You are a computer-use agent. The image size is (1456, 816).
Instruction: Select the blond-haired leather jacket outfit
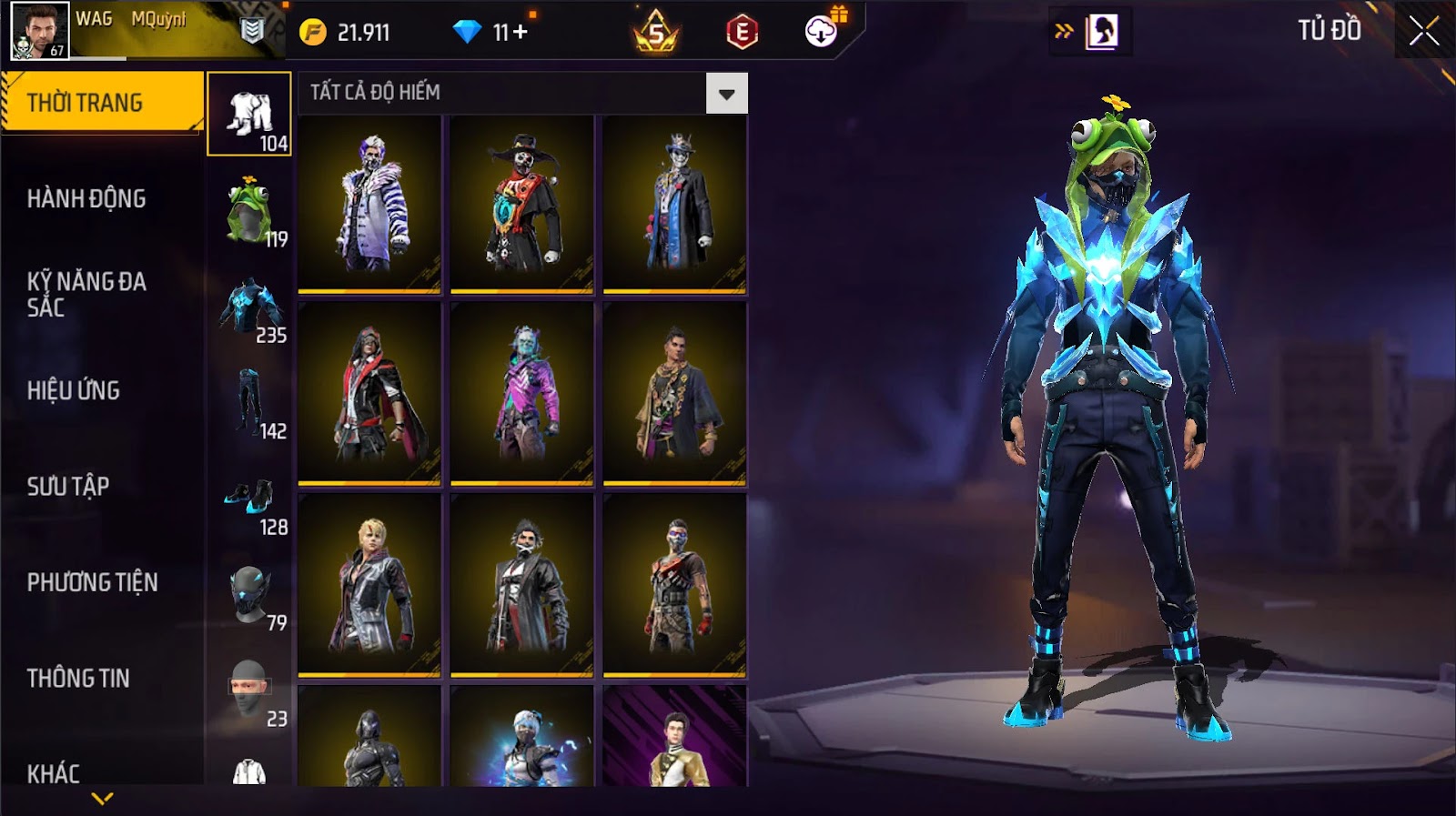pyautogui.click(x=369, y=586)
